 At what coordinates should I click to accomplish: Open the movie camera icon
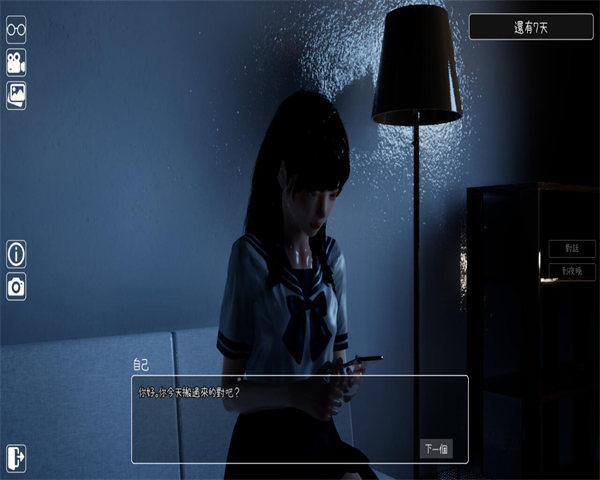coord(16,62)
